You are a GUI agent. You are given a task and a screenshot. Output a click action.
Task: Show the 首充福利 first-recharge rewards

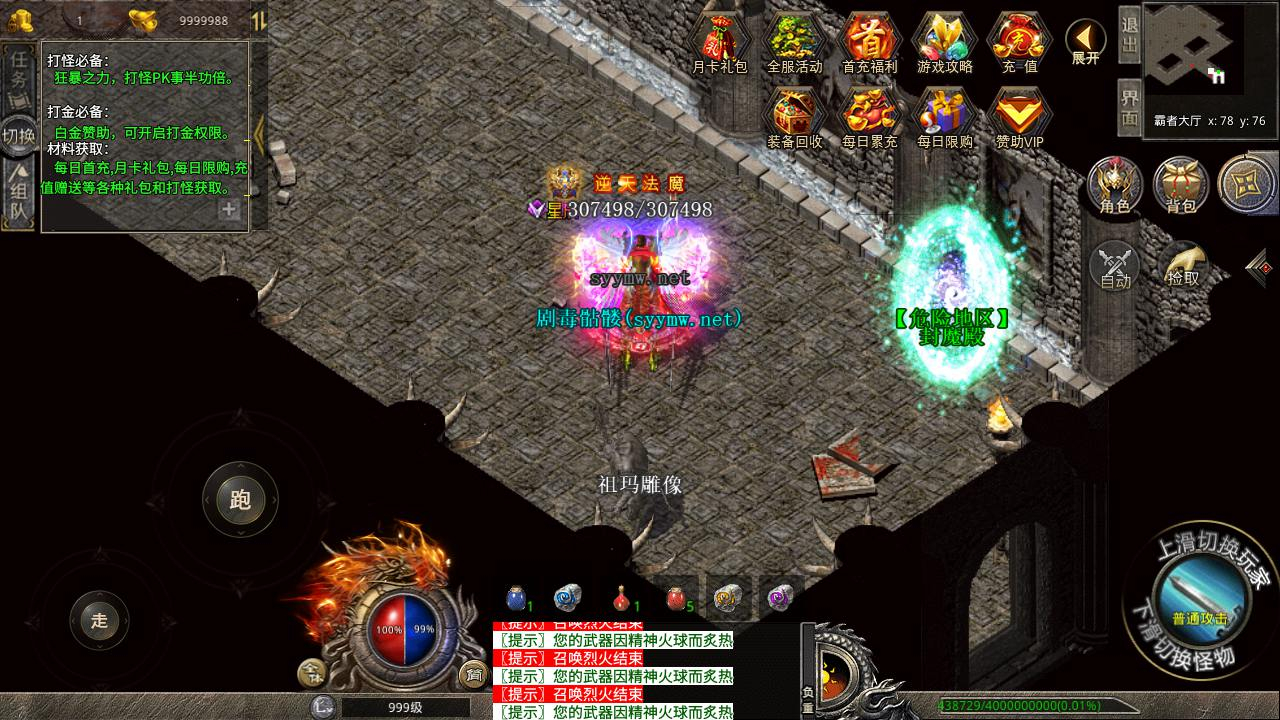click(869, 43)
